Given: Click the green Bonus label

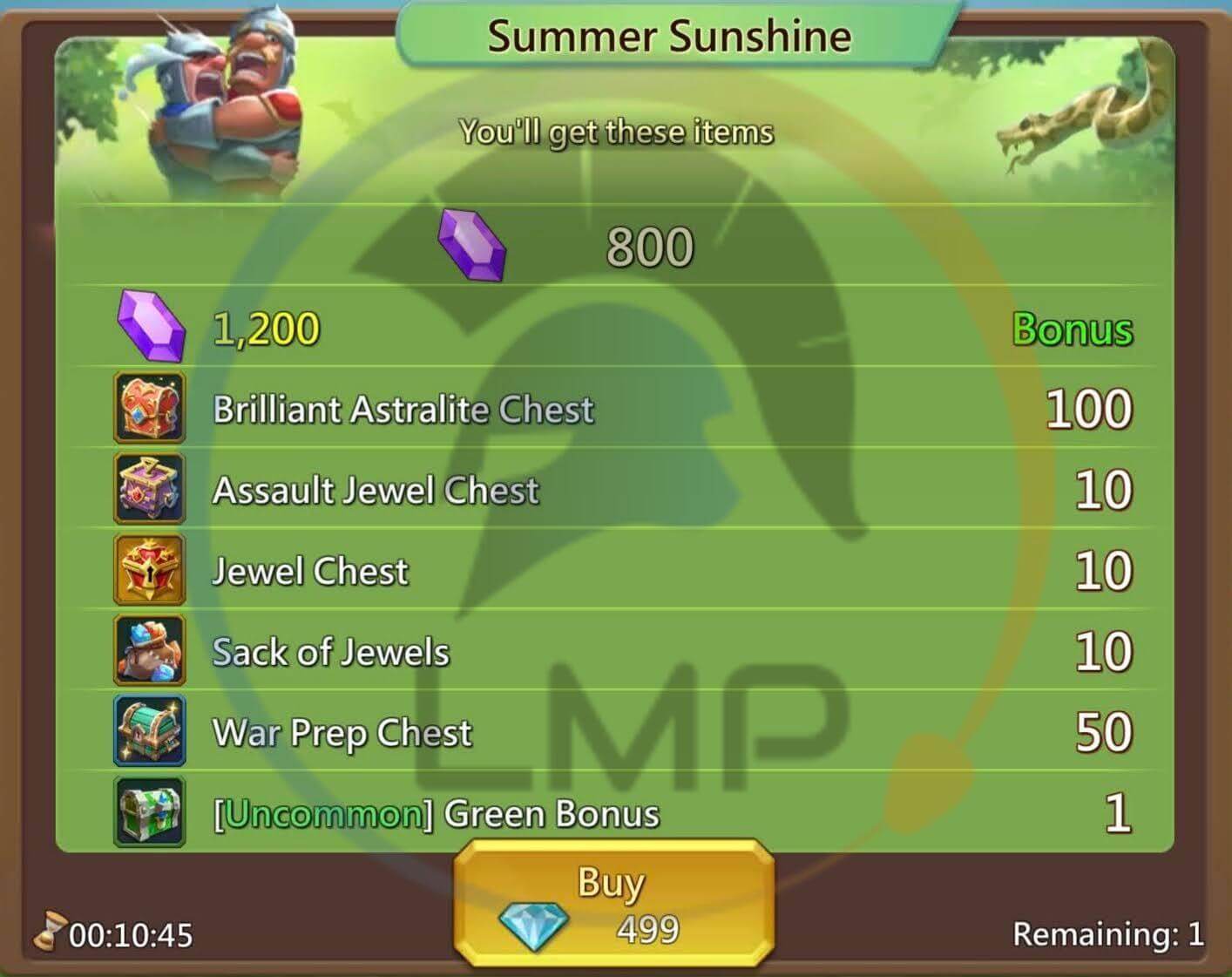Looking at the screenshot, I should pyautogui.click(x=1072, y=329).
